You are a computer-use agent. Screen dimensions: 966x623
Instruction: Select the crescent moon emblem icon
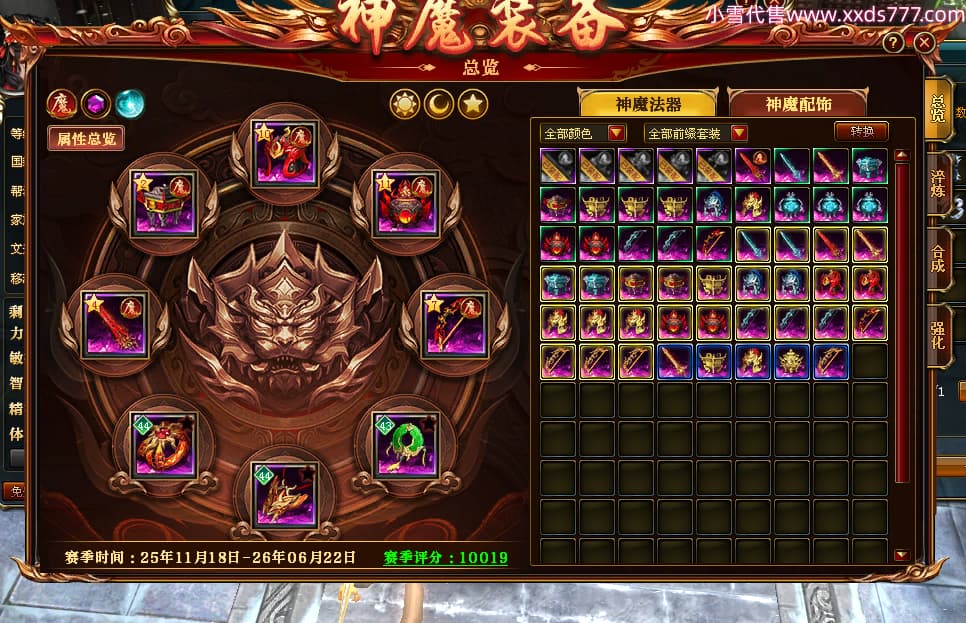[439, 102]
